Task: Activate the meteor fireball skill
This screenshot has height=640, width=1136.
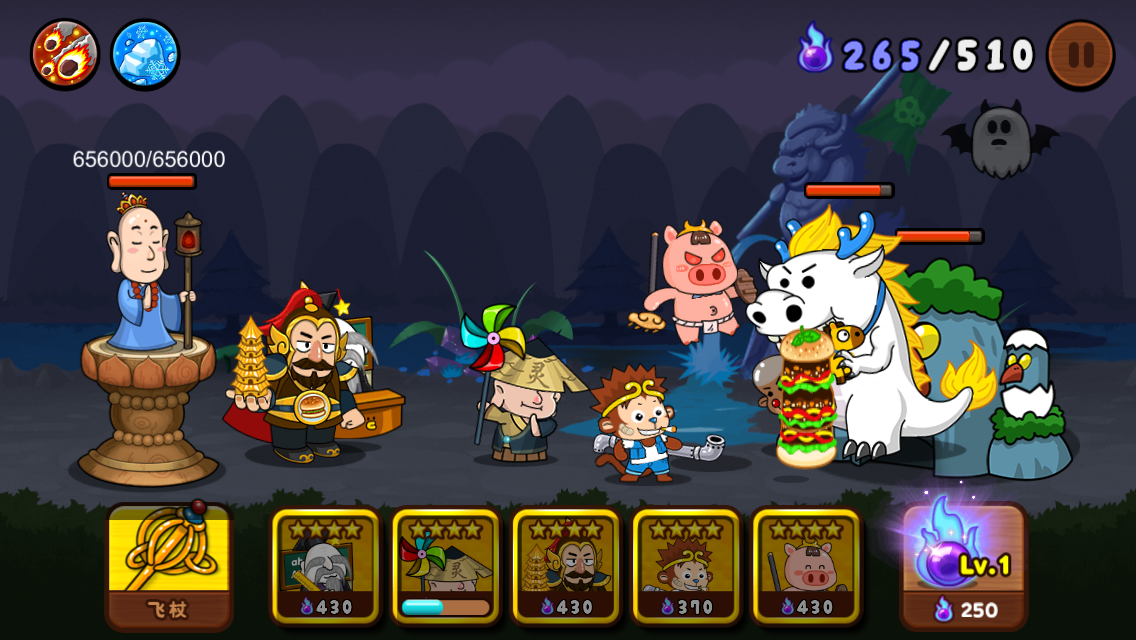Action: (64, 54)
